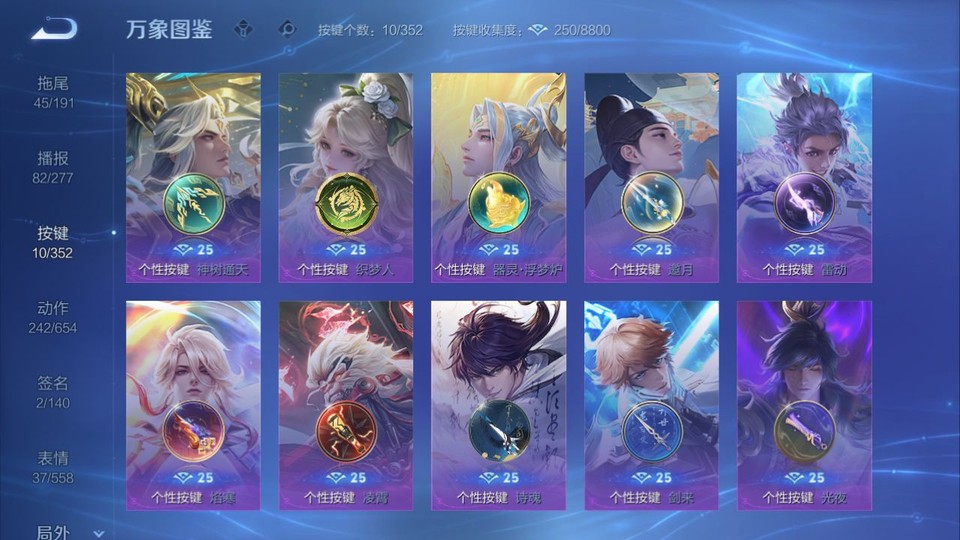This screenshot has width=960, height=540.
Task: Choose the 雷动 button skin card
Action: click(804, 177)
